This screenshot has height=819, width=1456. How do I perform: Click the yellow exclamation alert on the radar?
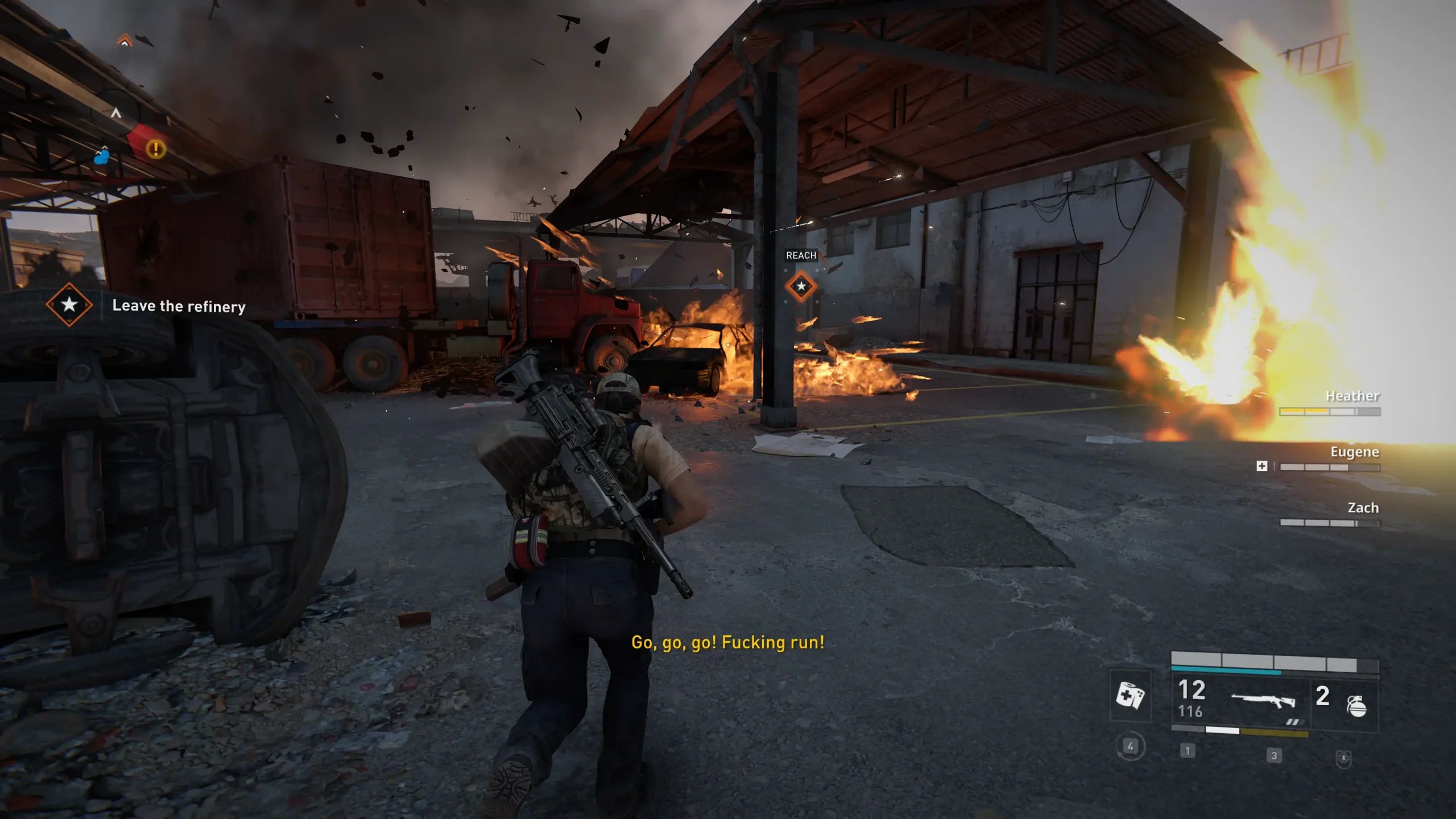[155, 150]
